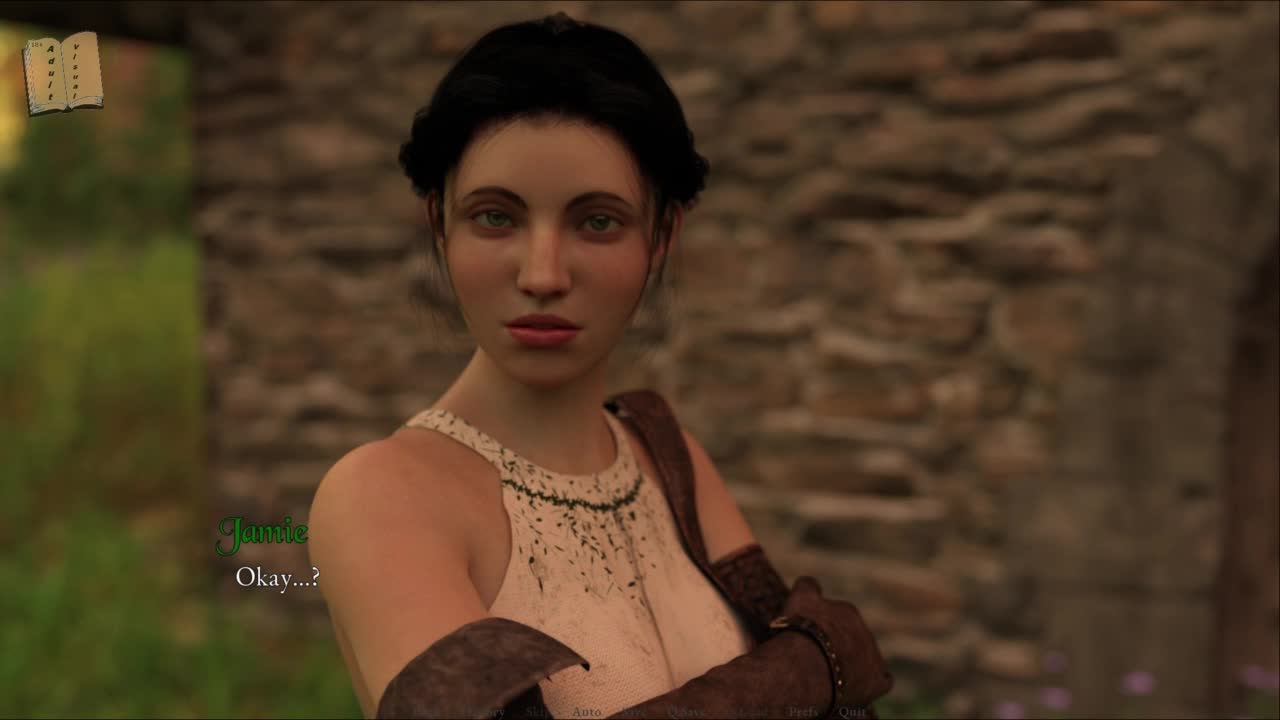Quick save with QSave
Image resolution: width=1280 pixels, height=720 pixels.
point(686,712)
